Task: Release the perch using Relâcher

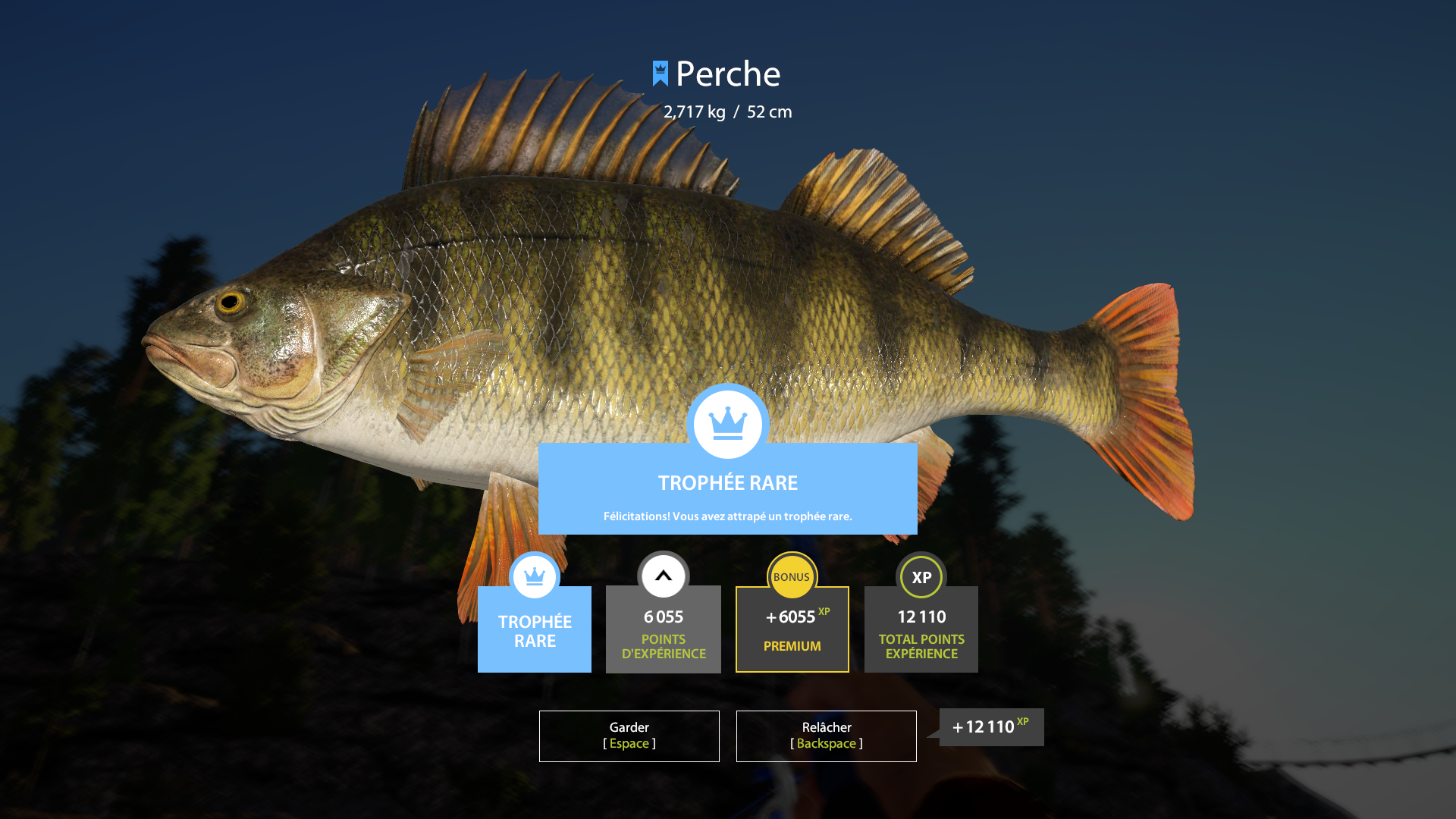Action: pos(826,736)
